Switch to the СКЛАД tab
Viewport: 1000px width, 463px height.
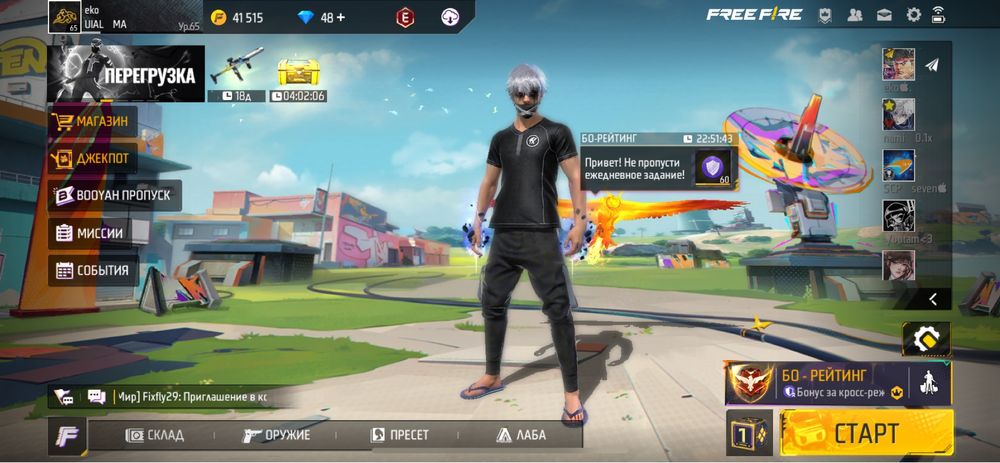[155, 435]
